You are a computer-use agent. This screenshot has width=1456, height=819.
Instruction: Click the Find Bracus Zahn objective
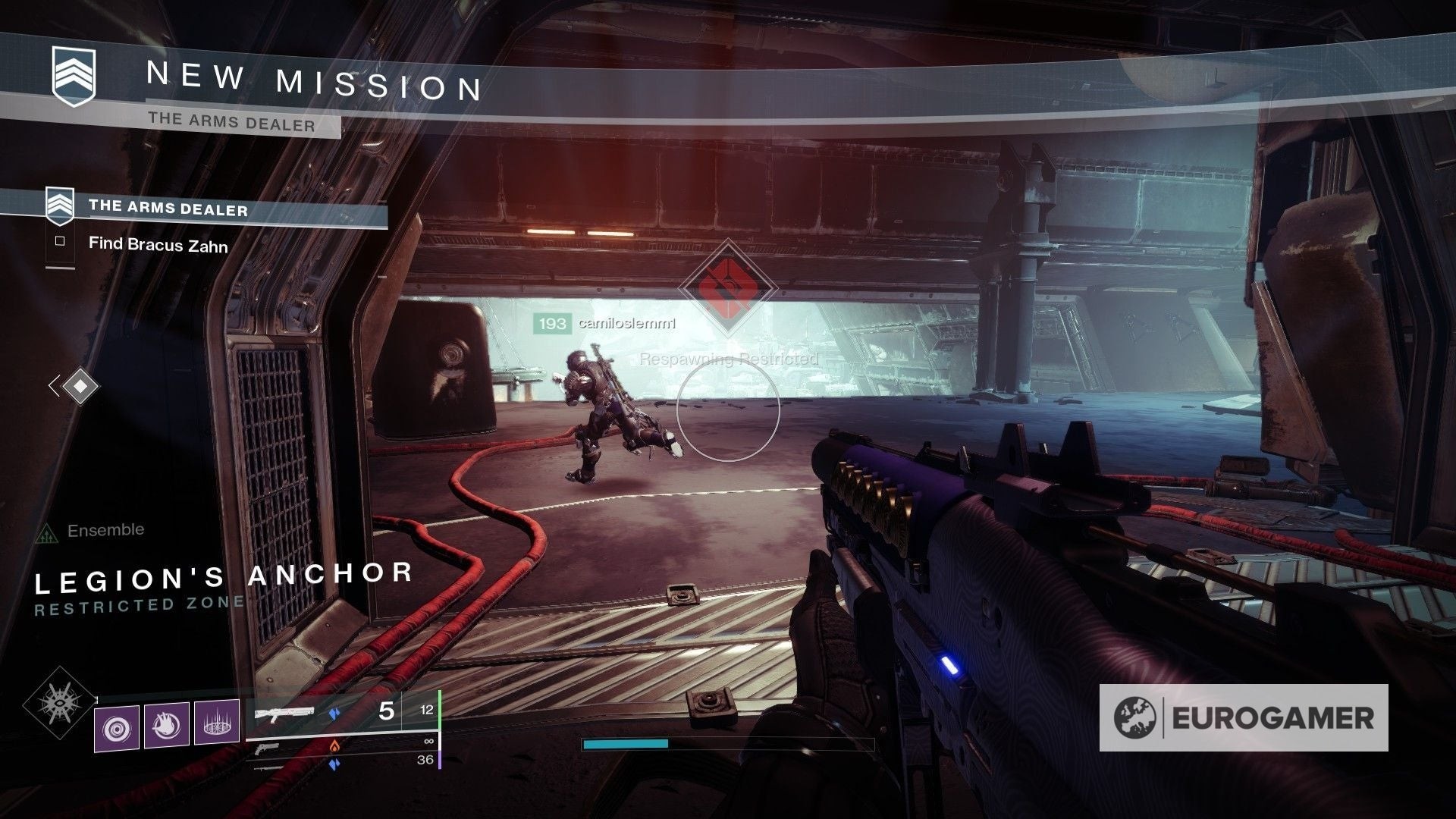(158, 244)
